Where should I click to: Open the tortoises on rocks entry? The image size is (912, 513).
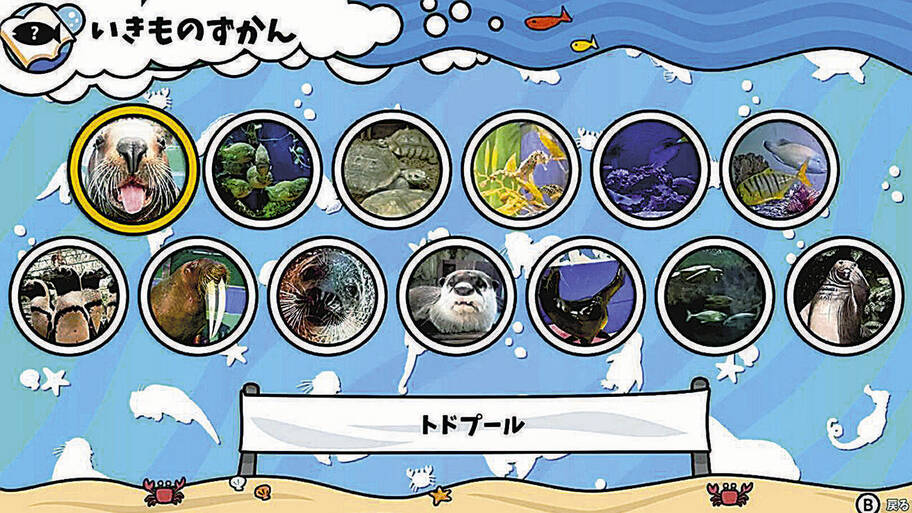tap(391, 169)
